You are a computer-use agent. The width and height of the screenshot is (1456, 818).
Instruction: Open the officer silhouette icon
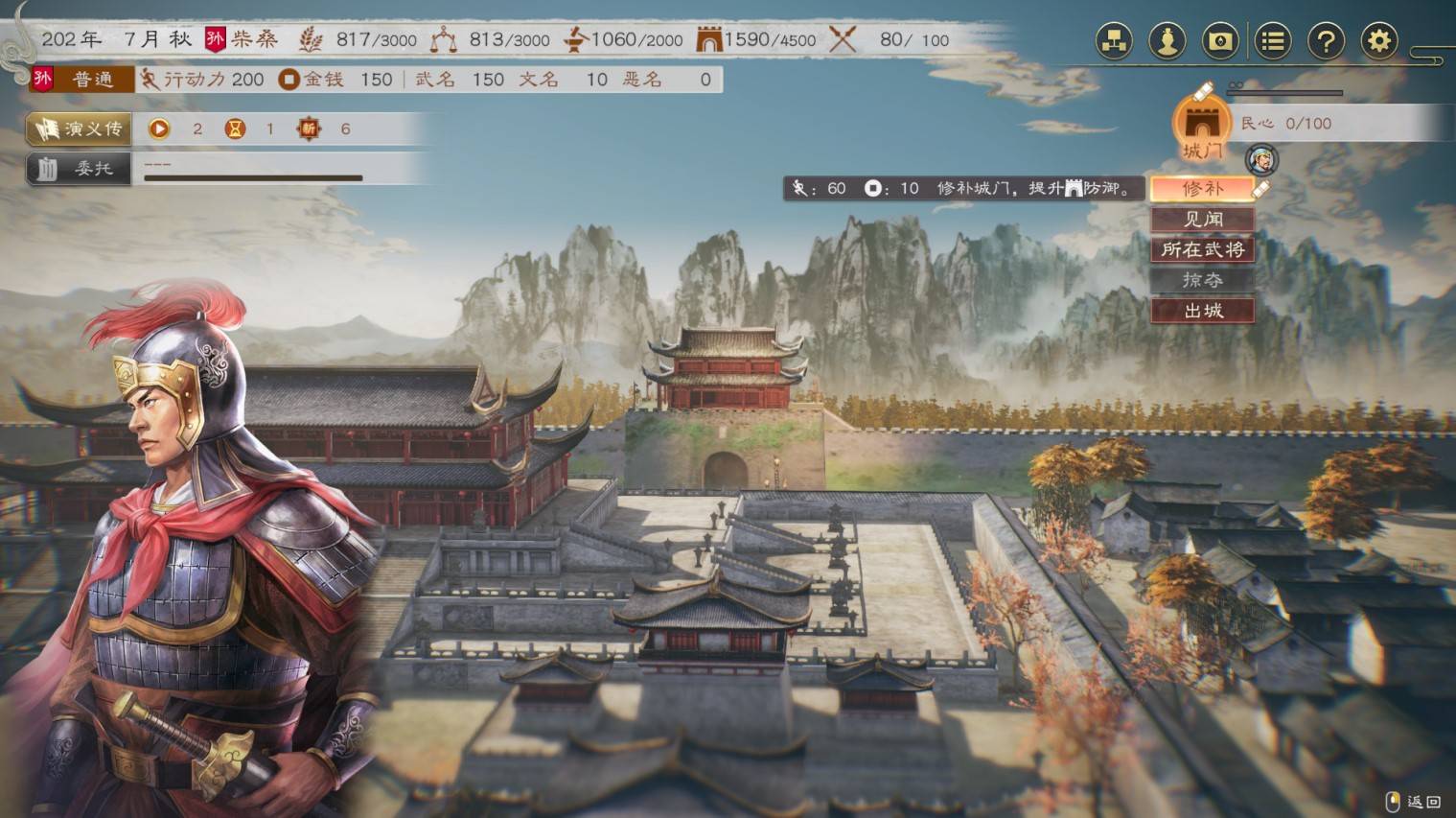[1167, 41]
